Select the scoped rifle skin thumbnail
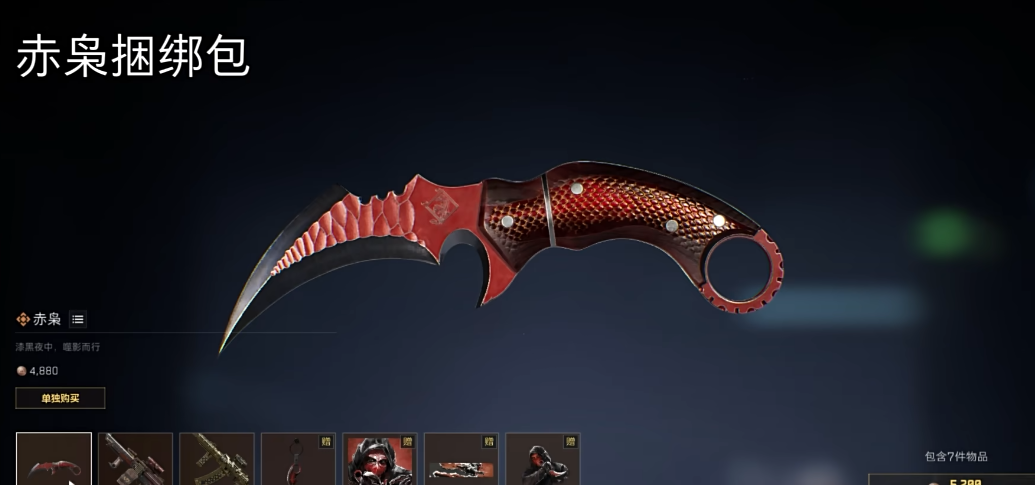 pyautogui.click(x=135, y=459)
